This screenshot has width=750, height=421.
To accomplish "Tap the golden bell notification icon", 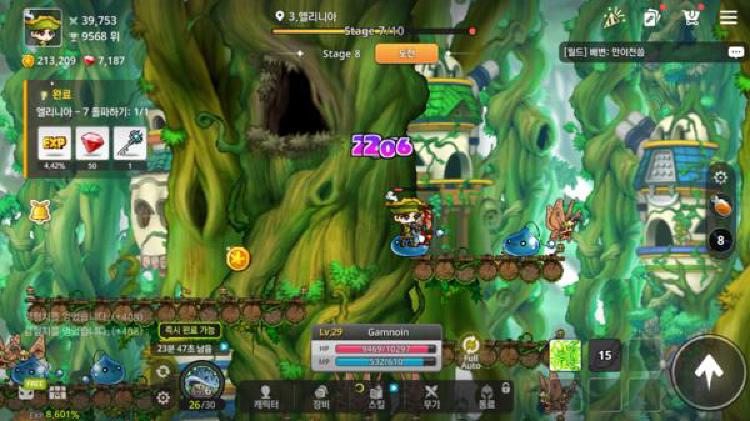I will (41, 213).
